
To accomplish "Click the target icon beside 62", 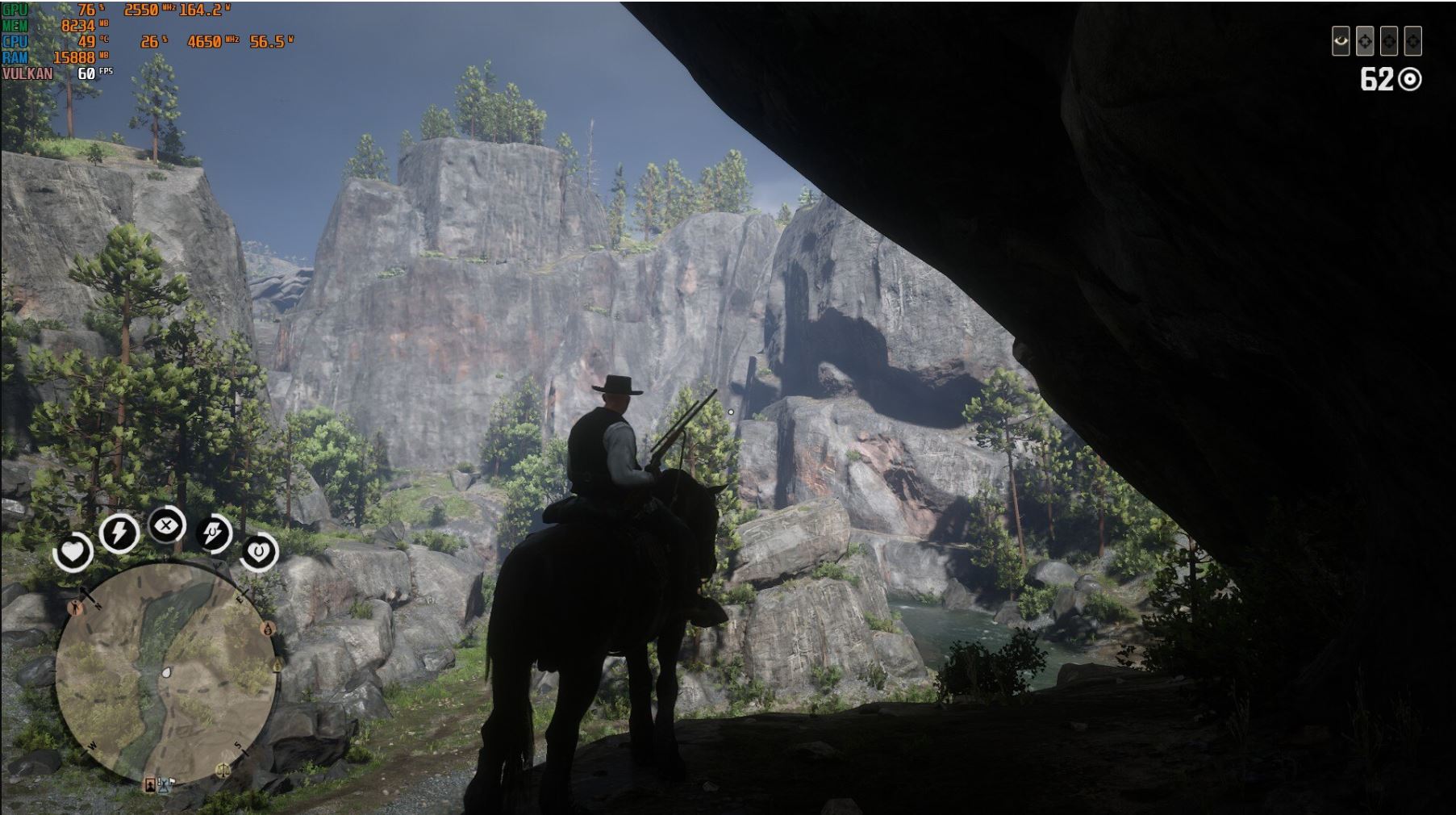I will pos(1409,79).
